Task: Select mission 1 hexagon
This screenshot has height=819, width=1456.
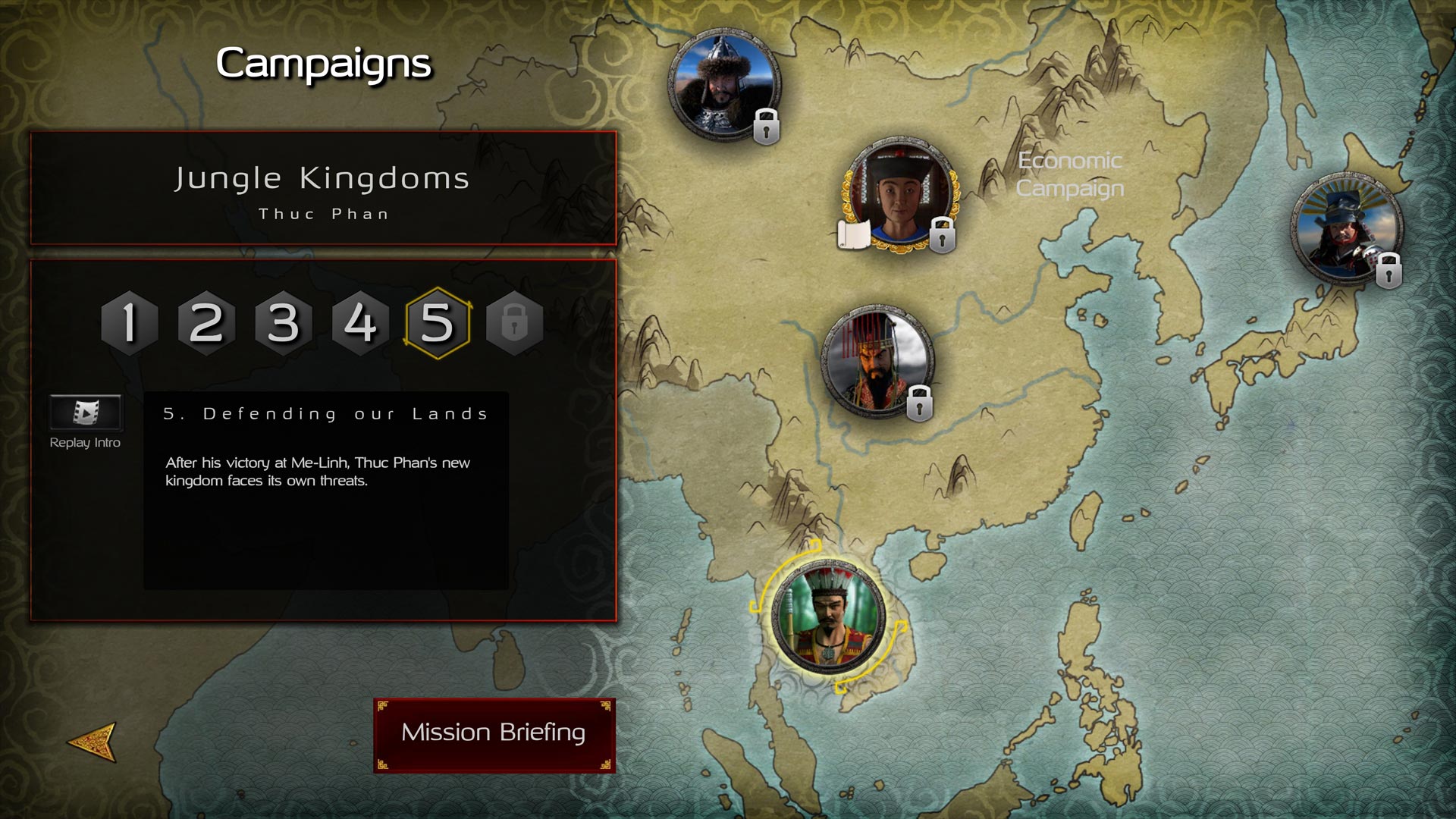Action: click(x=130, y=323)
